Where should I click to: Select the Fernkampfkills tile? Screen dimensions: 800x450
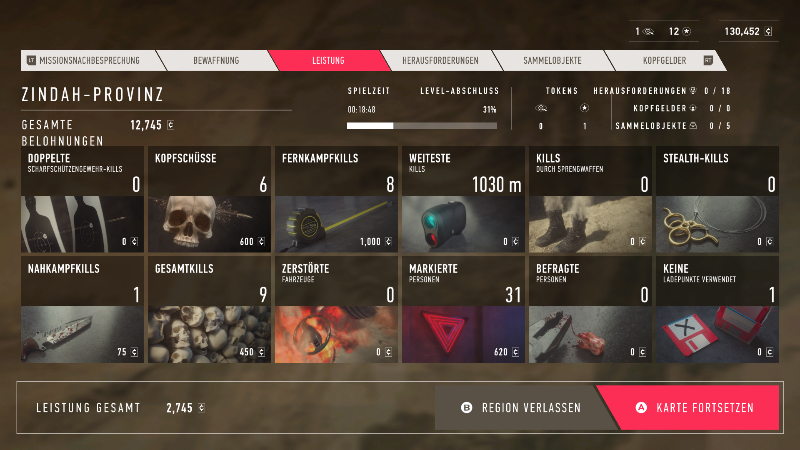tap(336, 199)
